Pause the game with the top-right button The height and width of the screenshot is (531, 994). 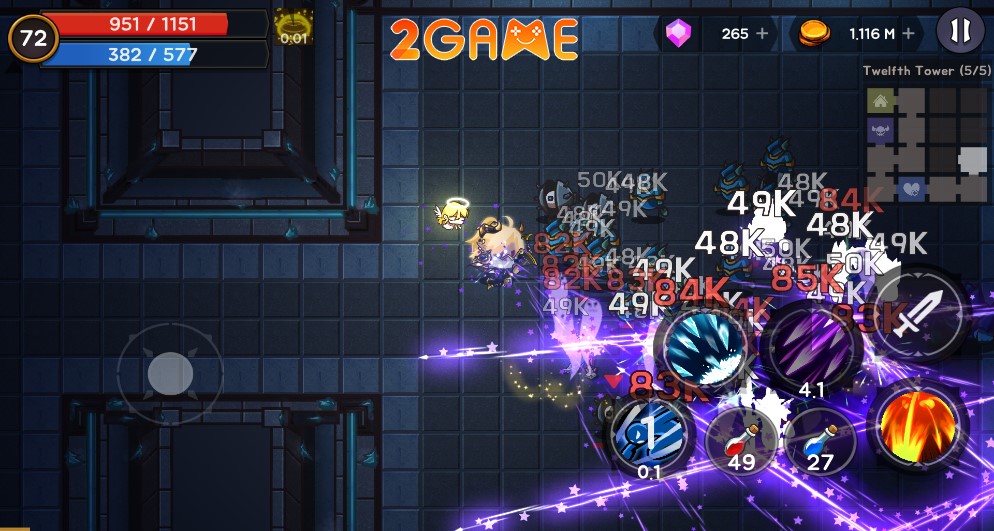(x=960, y=32)
